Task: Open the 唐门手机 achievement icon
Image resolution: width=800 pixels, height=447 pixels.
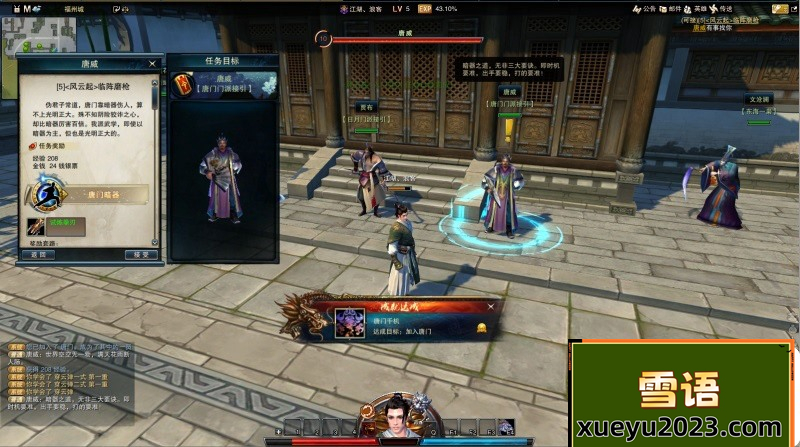Action: click(x=349, y=323)
